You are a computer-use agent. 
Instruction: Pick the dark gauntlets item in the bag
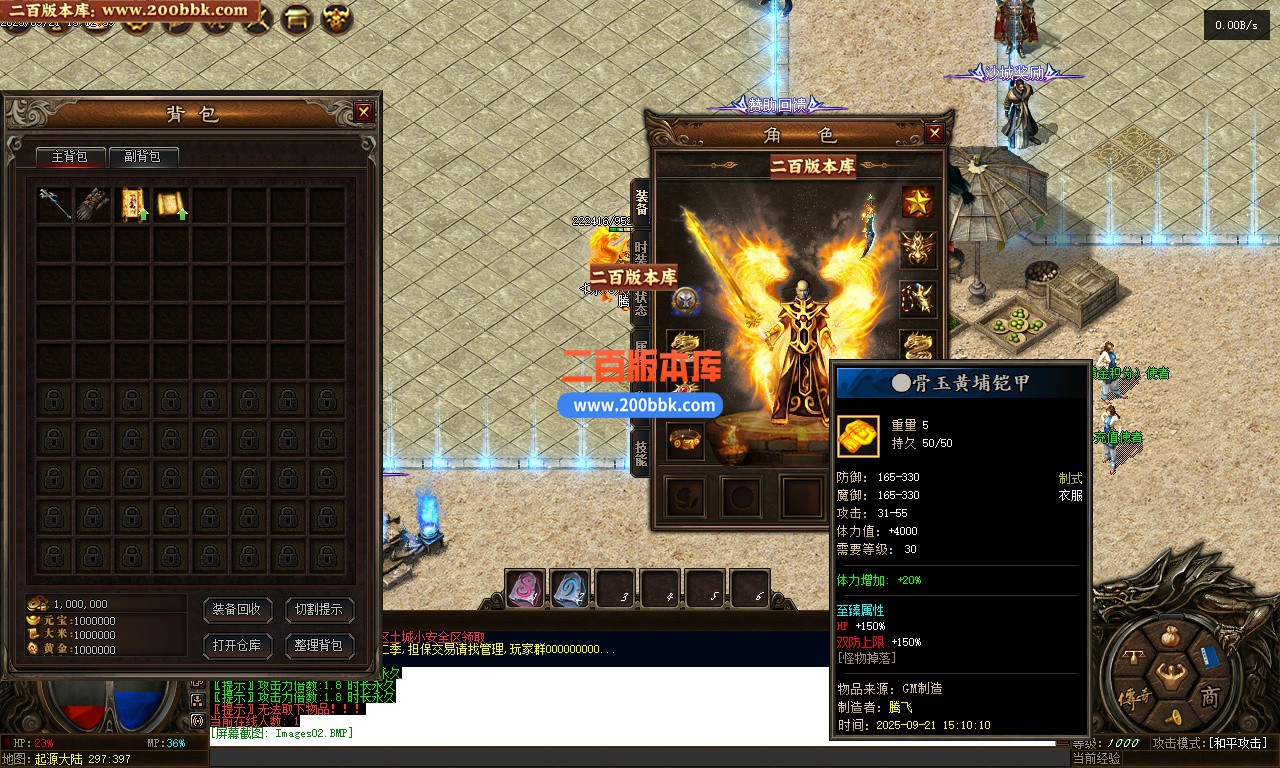point(94,204)
